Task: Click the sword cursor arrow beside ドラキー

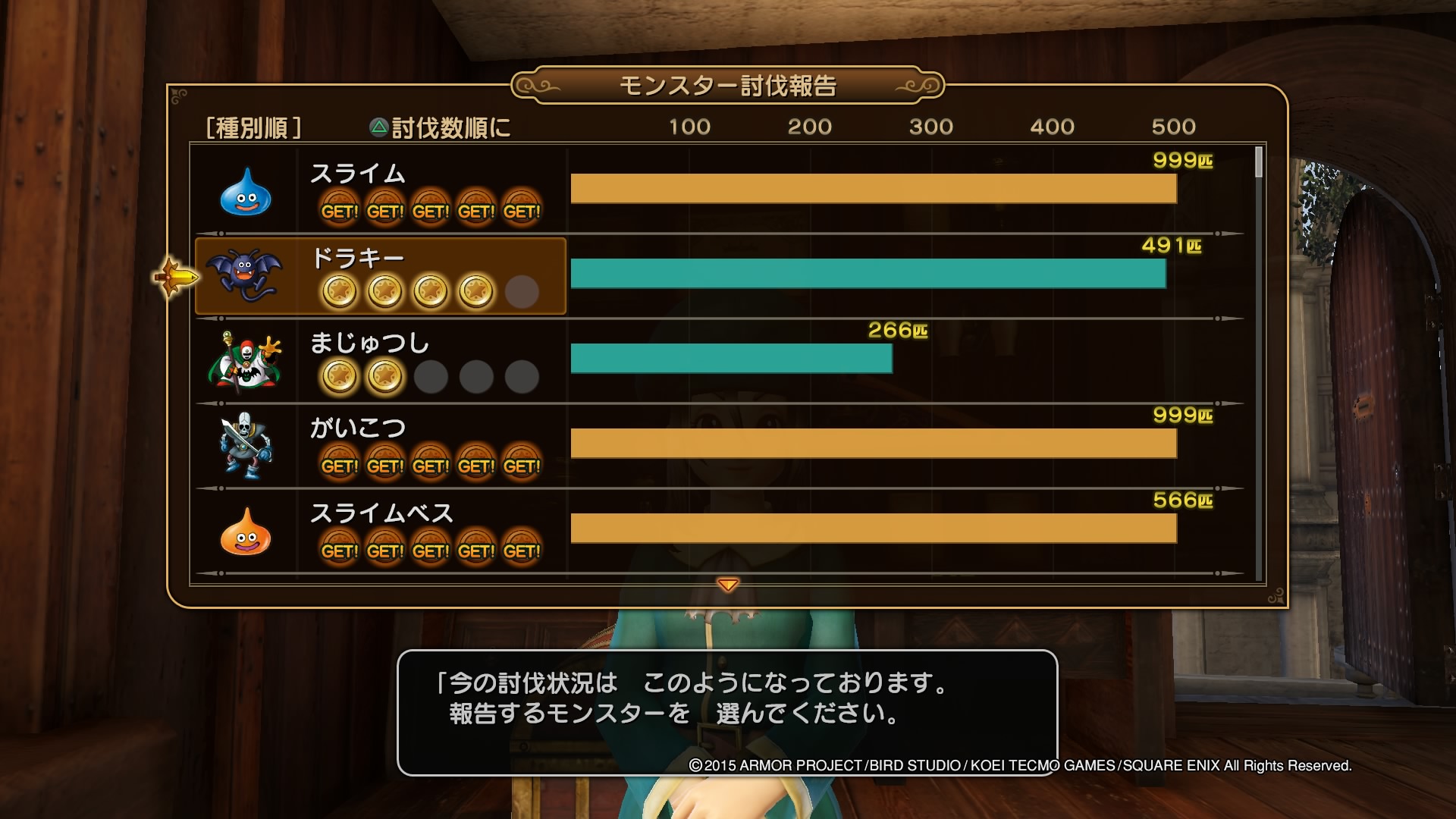Action: (176, 277)
